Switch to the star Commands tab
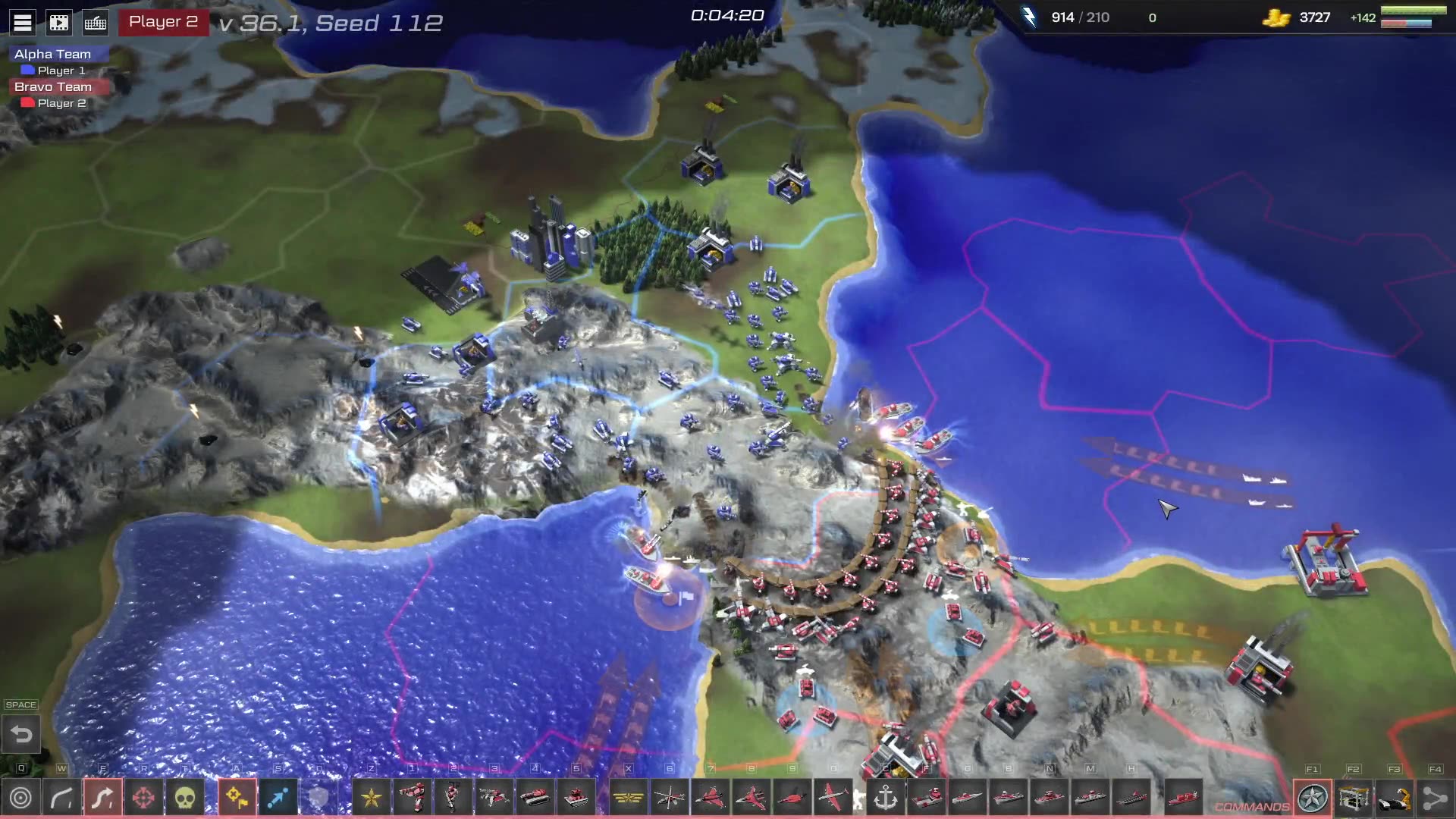This screenshot has height=819, width=1456. click(1313, 798)
